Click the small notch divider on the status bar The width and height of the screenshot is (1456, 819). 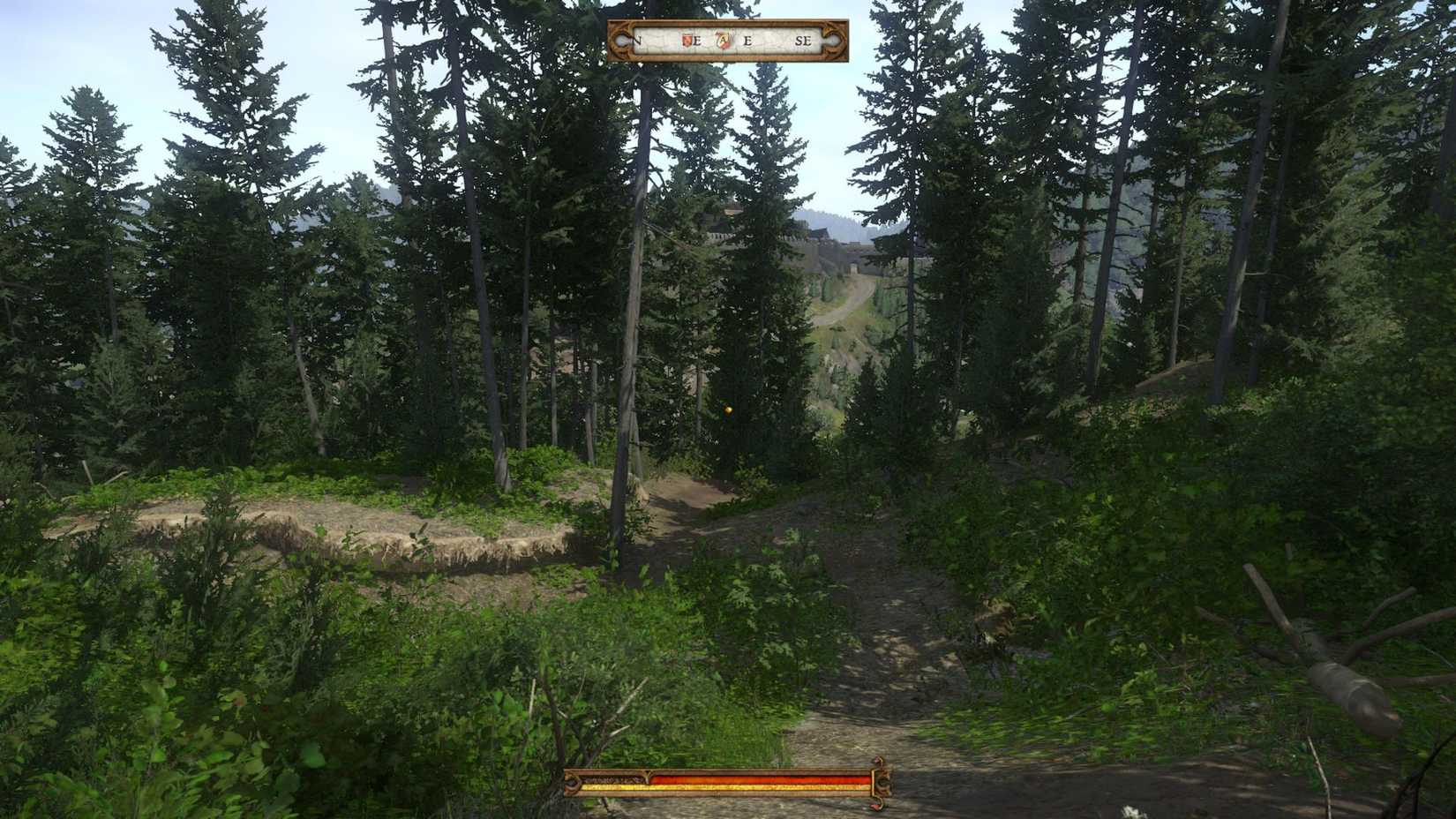pos(647,775)
